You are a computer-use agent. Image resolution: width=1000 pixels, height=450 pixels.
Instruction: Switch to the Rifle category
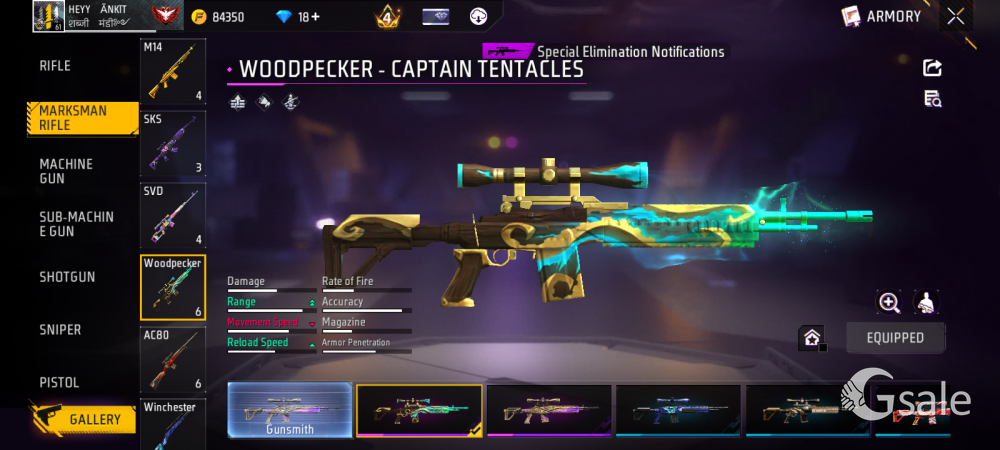[55, 66]
